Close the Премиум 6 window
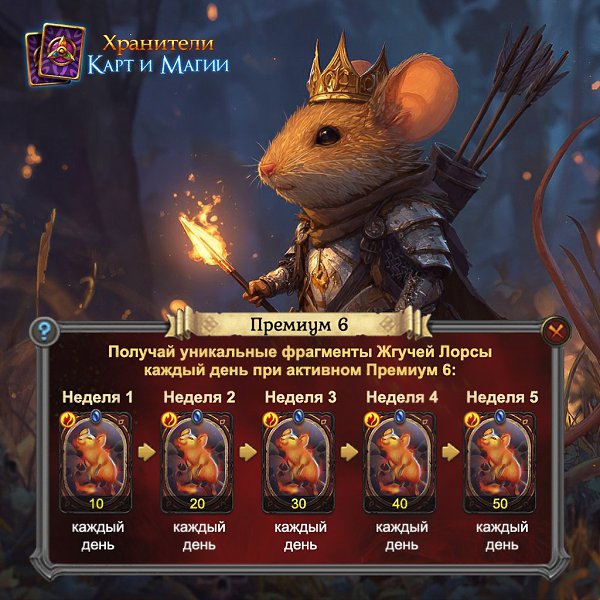This screenshot has height=600, width=600. [x=555, y=331]
